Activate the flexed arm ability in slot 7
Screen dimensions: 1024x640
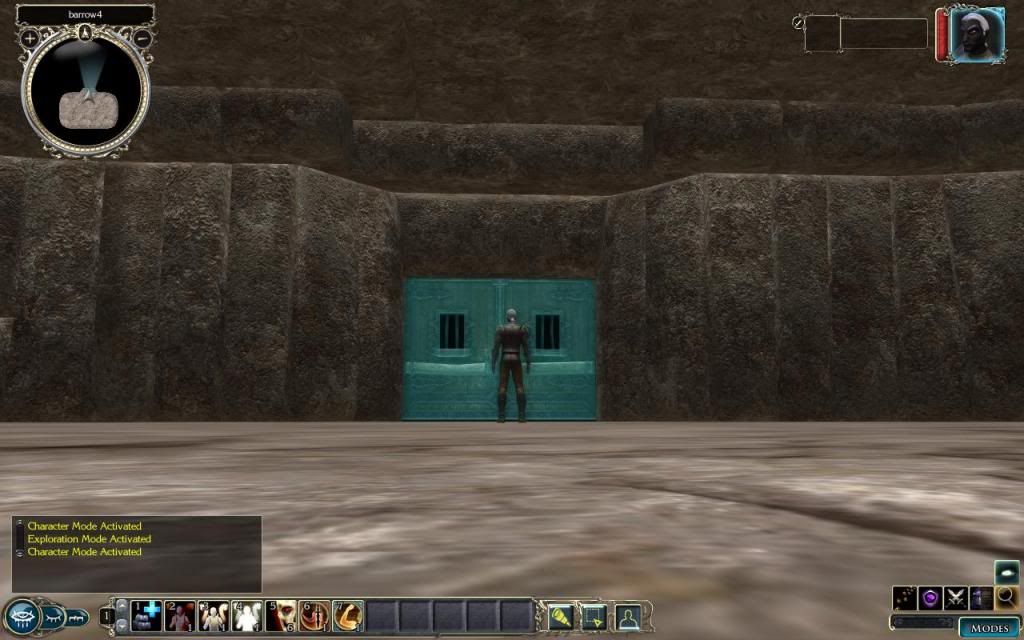point(347,615)
